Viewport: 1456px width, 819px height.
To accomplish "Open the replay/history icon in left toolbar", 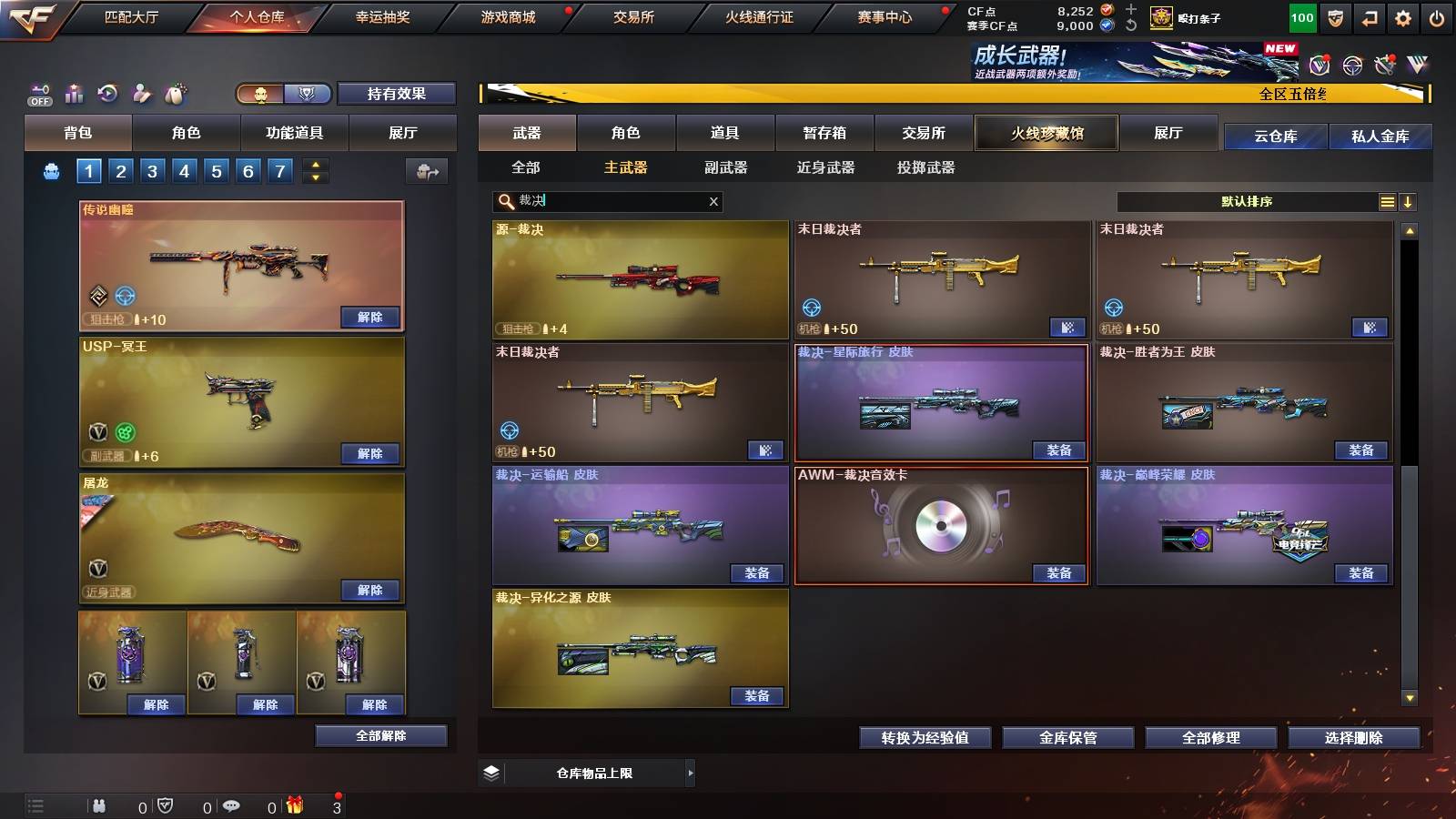I will click(109, 91).
